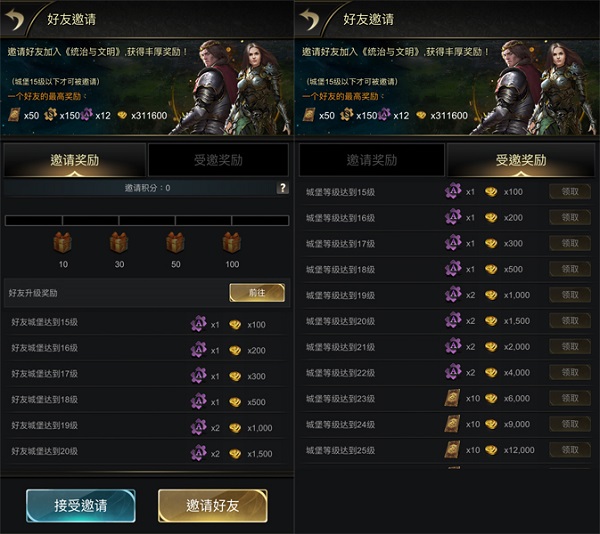The height and width of the screenshot is (534, 600).
Task: Select the gift box for 30 invite points
Action: (119, 242)
